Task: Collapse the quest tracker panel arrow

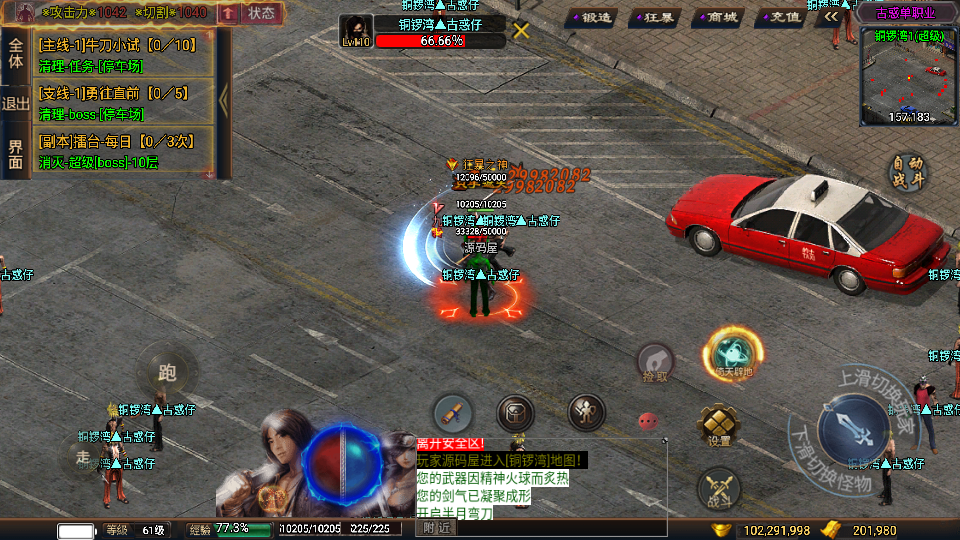Action: (x=224, y=101)
